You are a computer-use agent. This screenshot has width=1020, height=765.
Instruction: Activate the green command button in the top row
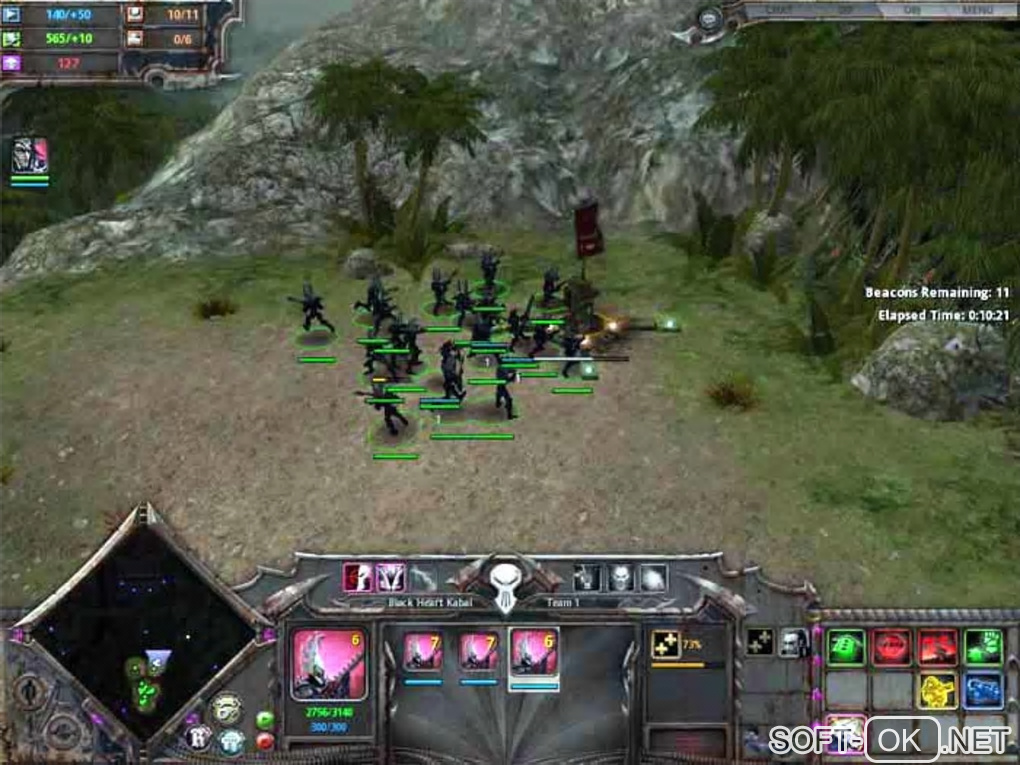pyautogui.click(x=846, y=646)
